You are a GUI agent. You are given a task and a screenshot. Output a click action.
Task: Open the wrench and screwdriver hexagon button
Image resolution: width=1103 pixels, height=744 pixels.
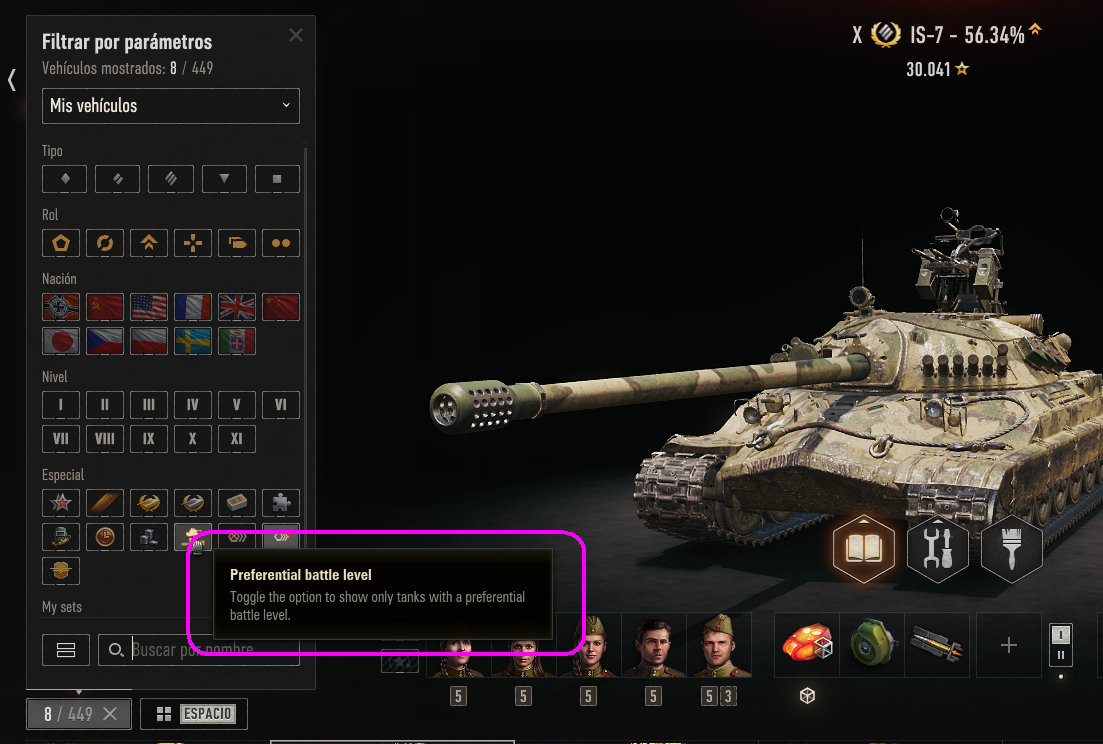pyautogui.click(x=938, y=549)
